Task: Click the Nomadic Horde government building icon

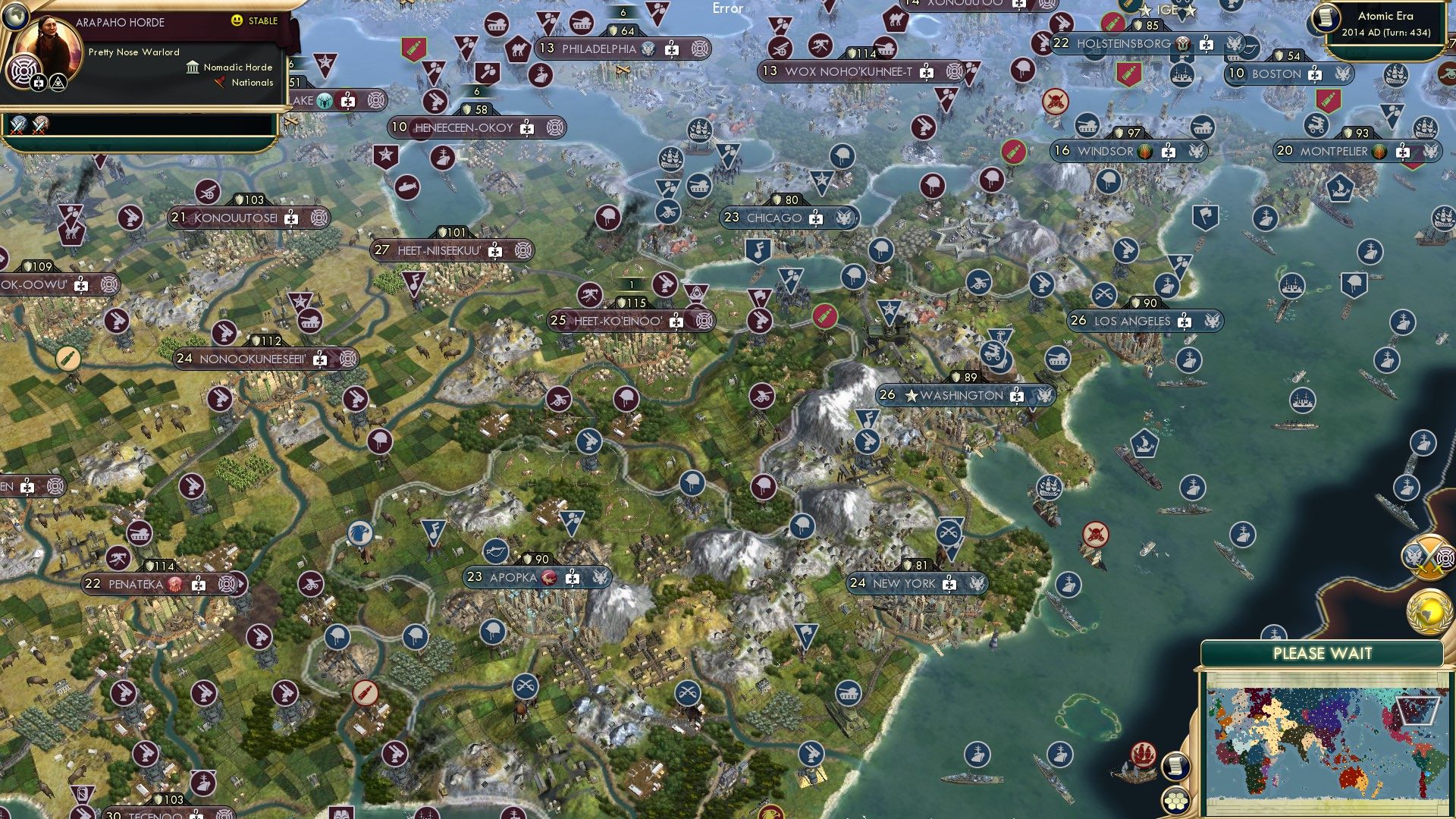Action: [x=193, y=67]
